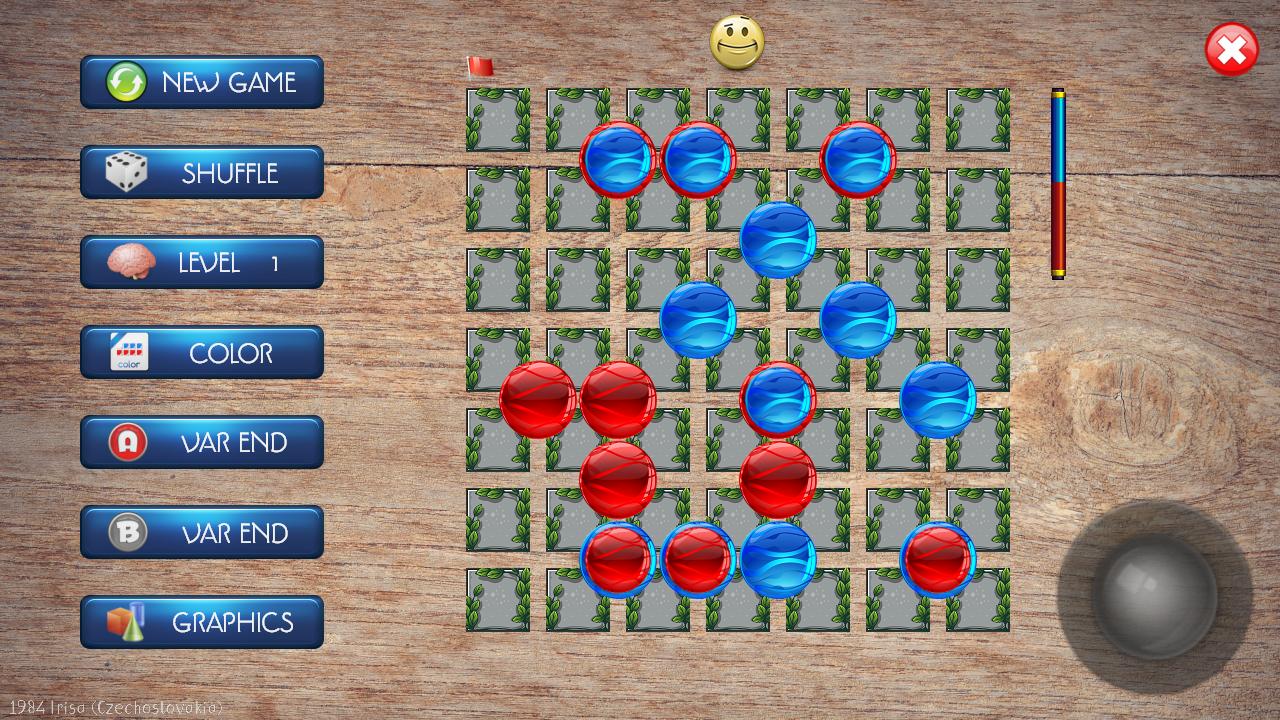Click the gray joystick ball
Screen dimensions: 1280x720
click(x=1154, y=594)
